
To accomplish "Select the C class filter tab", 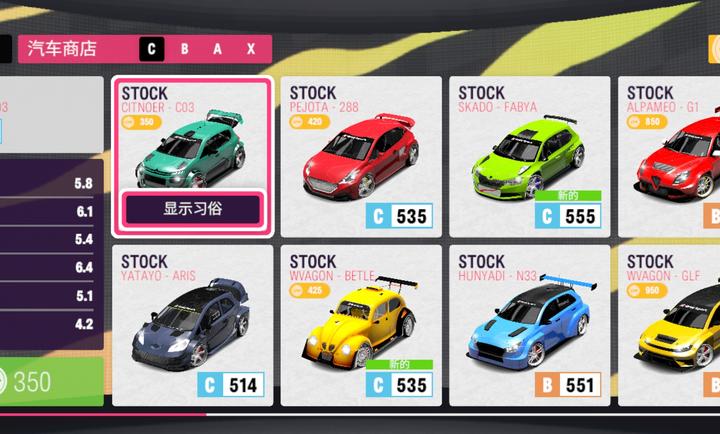I will coord(152,48).
